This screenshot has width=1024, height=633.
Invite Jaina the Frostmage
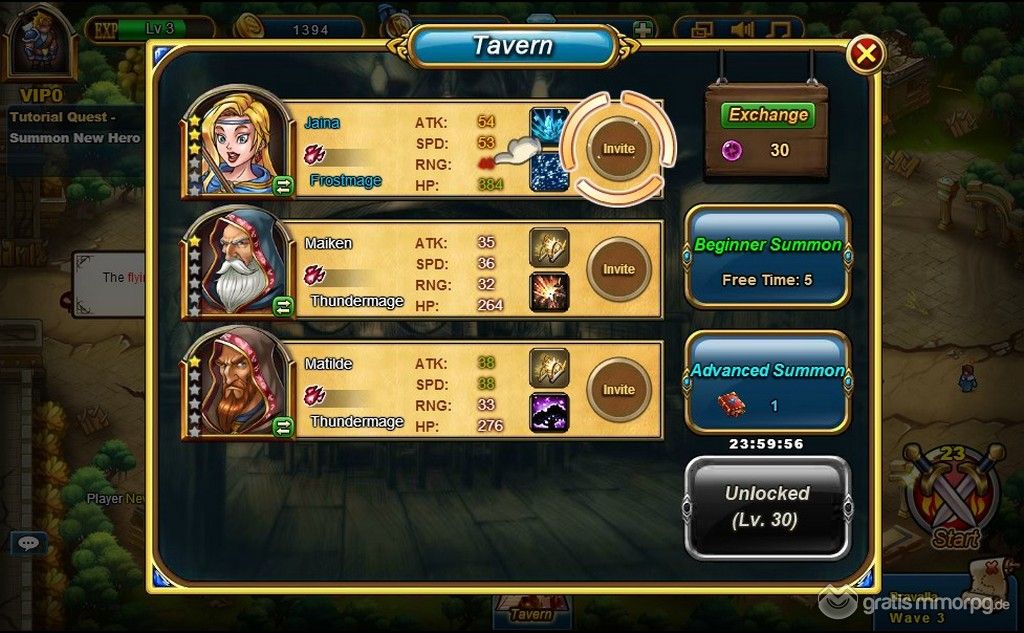618,148
